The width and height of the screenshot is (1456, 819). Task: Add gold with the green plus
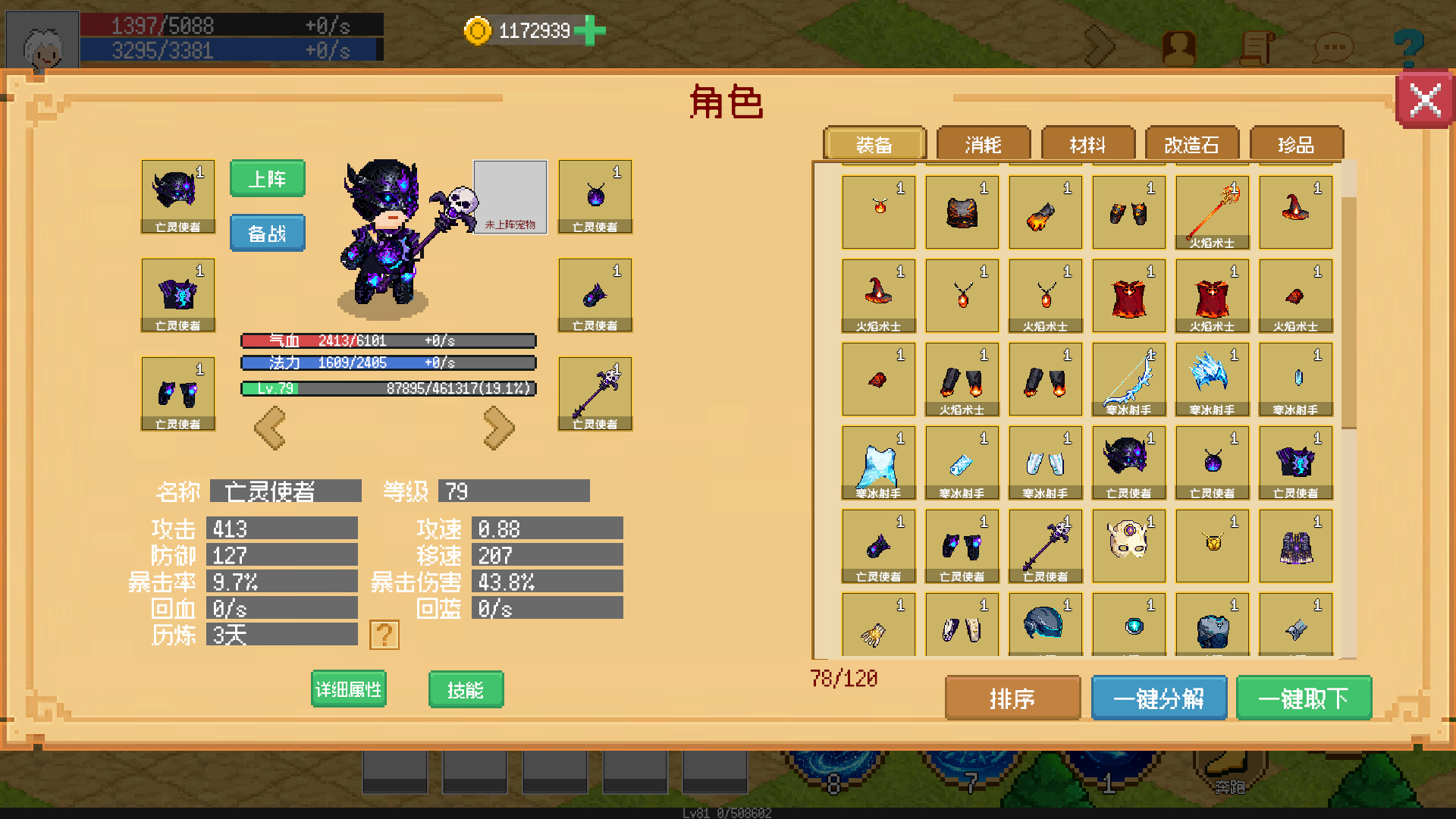590,31
